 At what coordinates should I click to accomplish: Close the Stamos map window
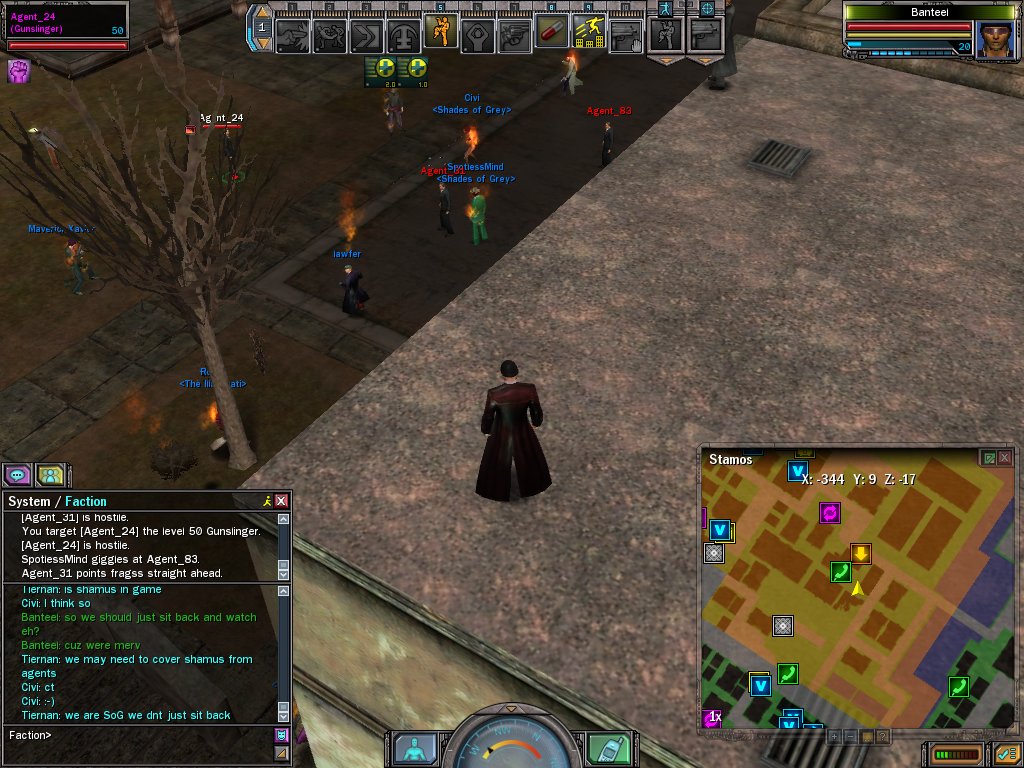(x=1005, y=458)
